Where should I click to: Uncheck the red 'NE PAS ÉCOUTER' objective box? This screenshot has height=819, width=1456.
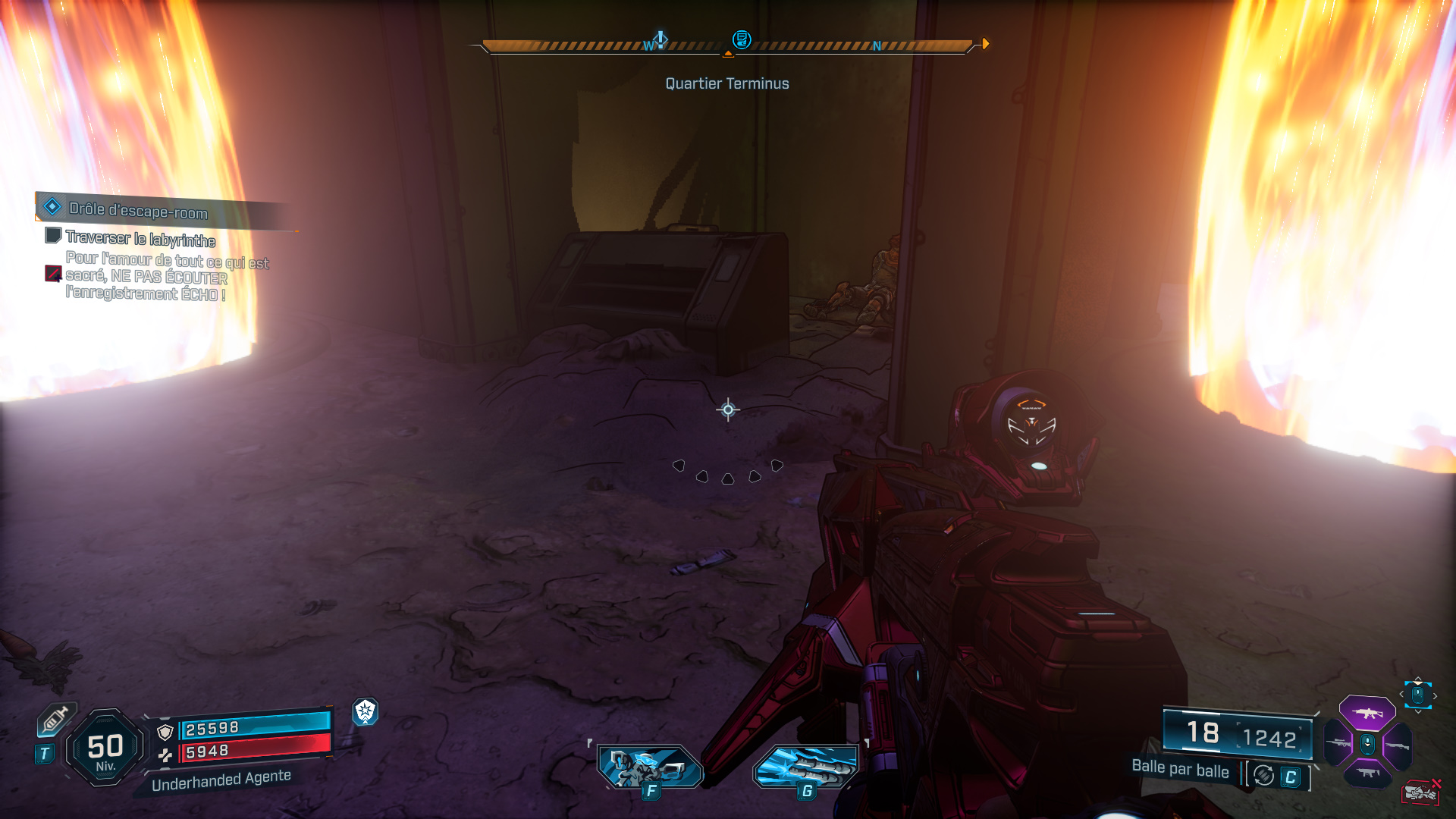coord(52,274)
